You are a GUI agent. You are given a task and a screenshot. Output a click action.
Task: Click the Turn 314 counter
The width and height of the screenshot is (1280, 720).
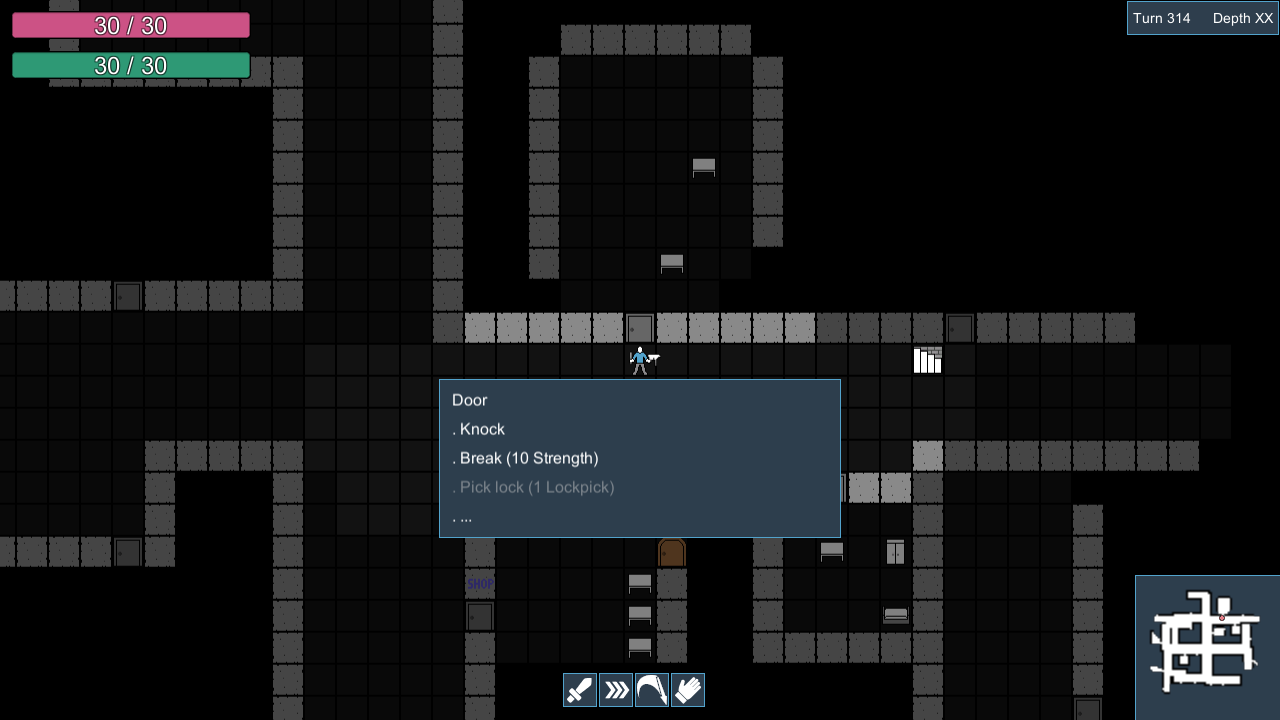[1163, 17]
